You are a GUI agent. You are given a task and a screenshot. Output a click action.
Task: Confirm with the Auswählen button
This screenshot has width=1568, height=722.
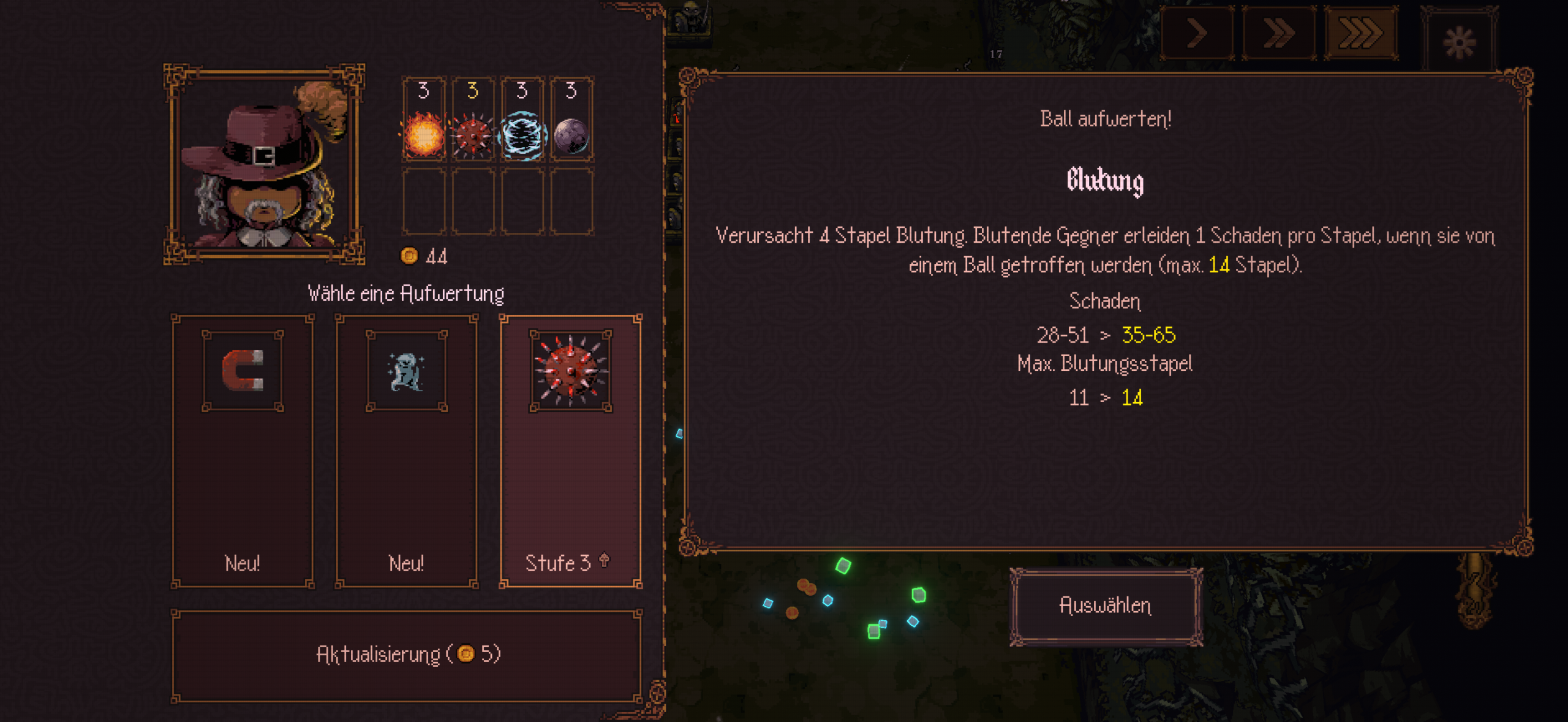tap(1106, 606)
